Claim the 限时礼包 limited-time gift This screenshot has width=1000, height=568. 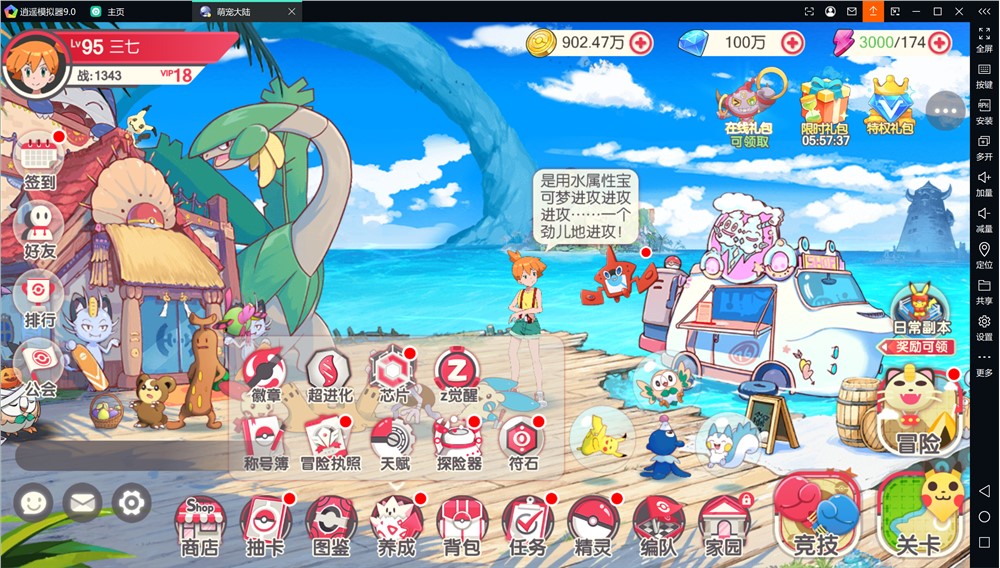tap(825, 111)
